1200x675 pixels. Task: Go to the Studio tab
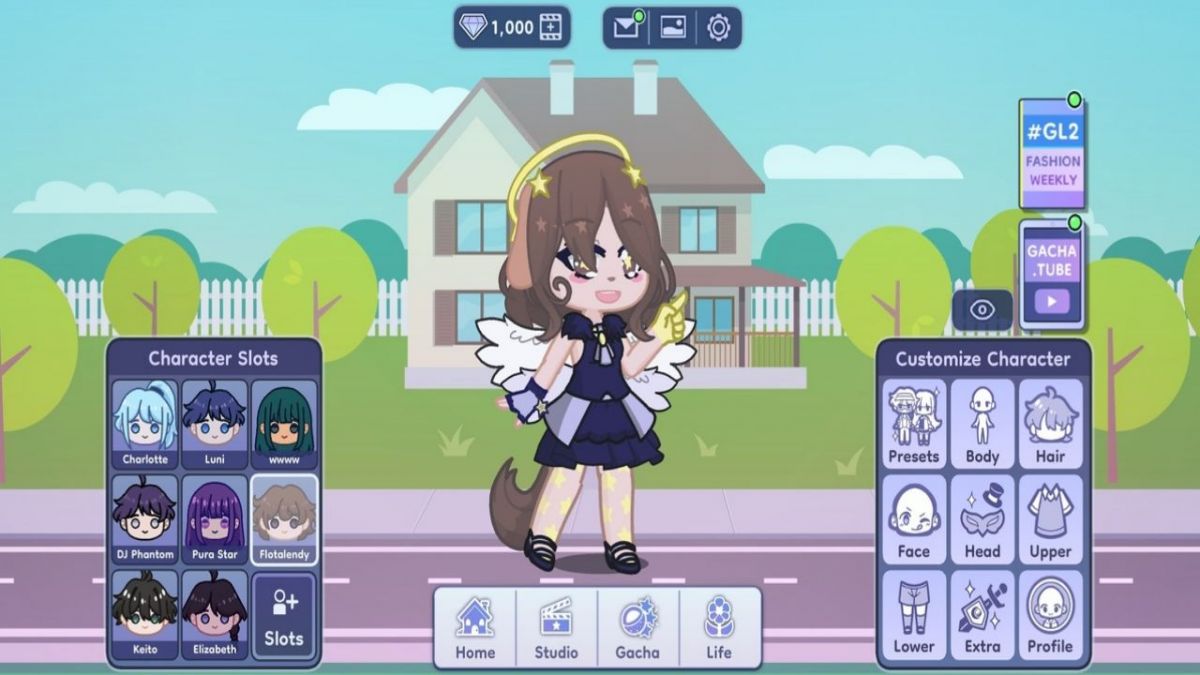(556, 628)
